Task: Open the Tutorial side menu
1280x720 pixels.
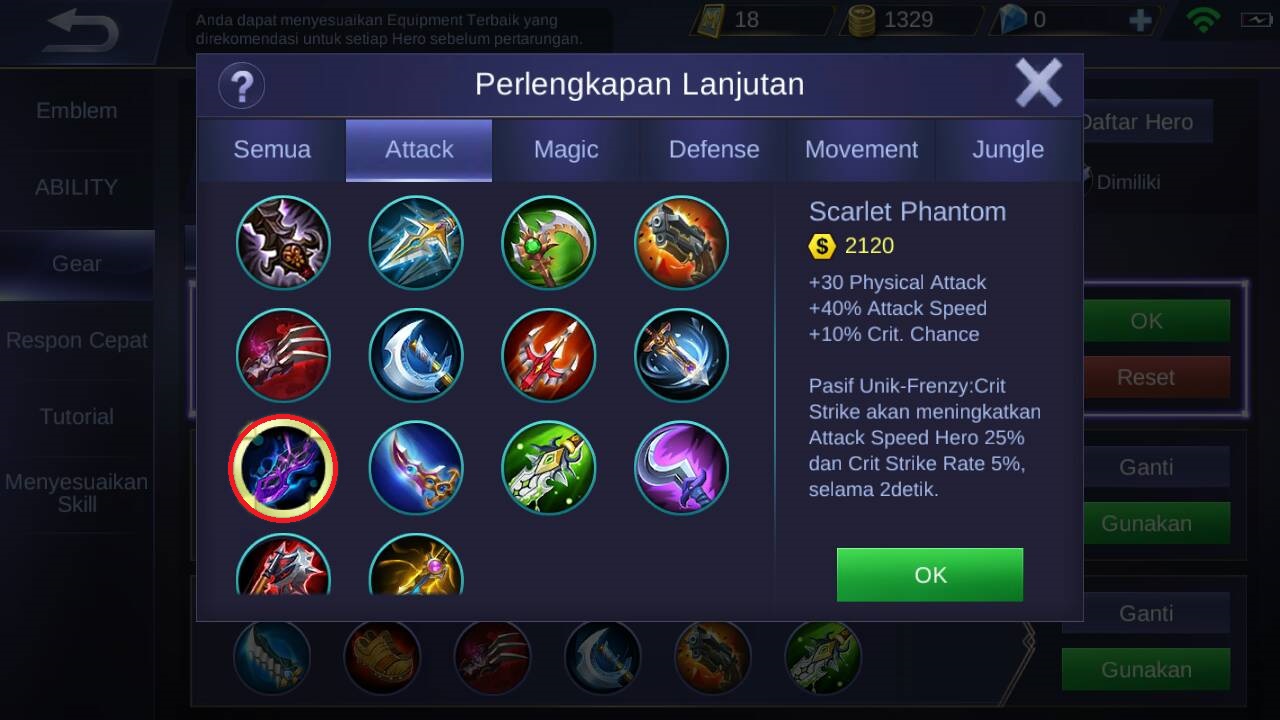Action: 77,417
